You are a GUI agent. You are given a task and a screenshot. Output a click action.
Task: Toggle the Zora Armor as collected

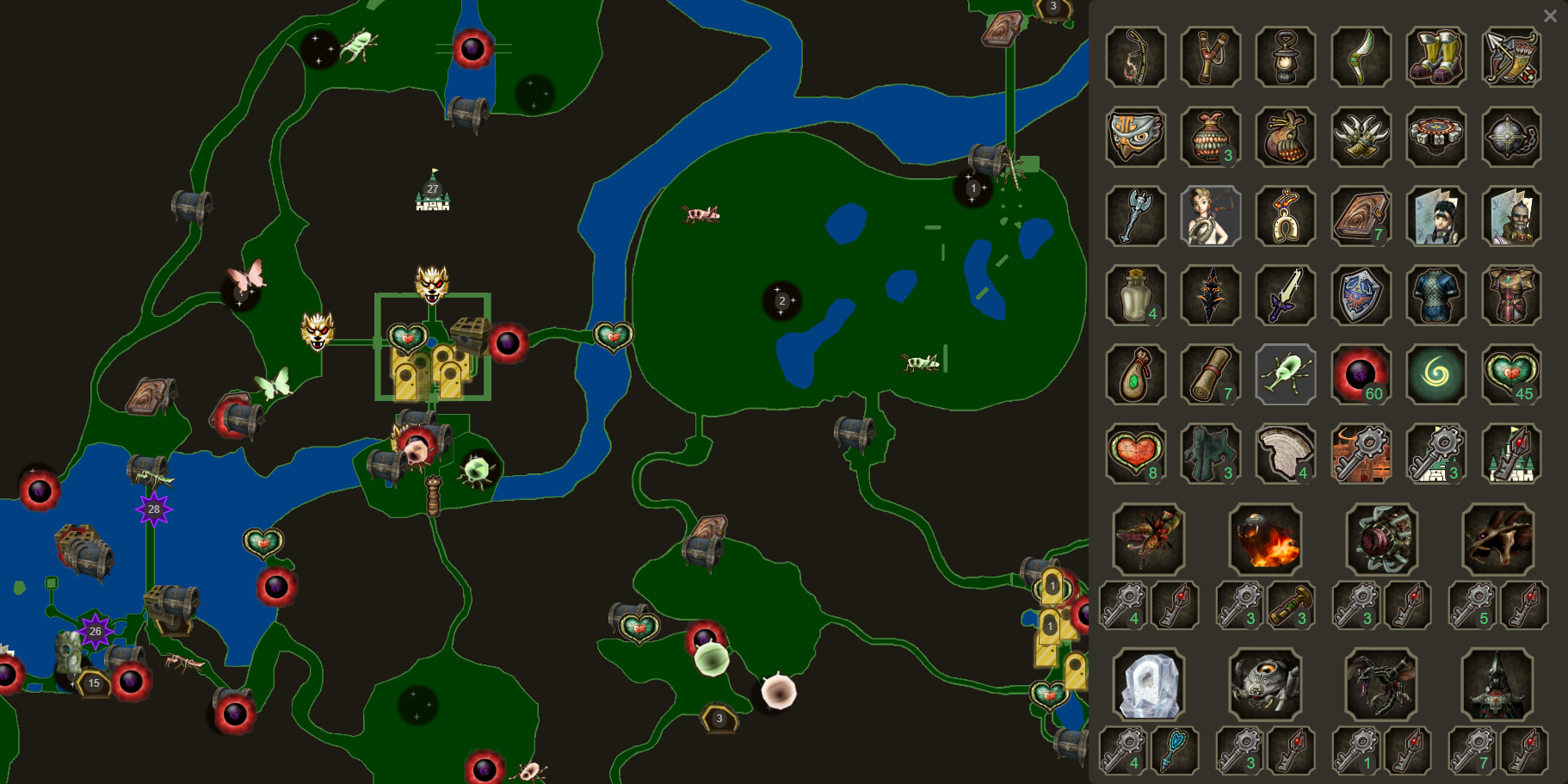click(1435, 296)
